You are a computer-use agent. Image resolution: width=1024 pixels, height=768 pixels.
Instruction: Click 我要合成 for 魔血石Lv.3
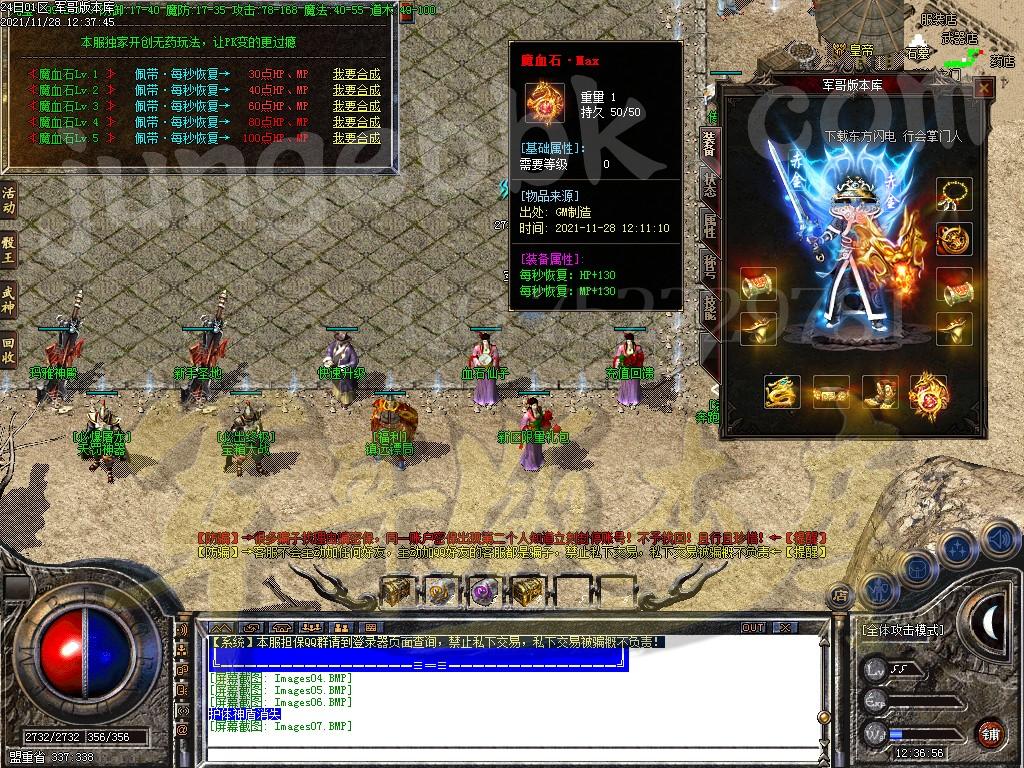(357, 106)
